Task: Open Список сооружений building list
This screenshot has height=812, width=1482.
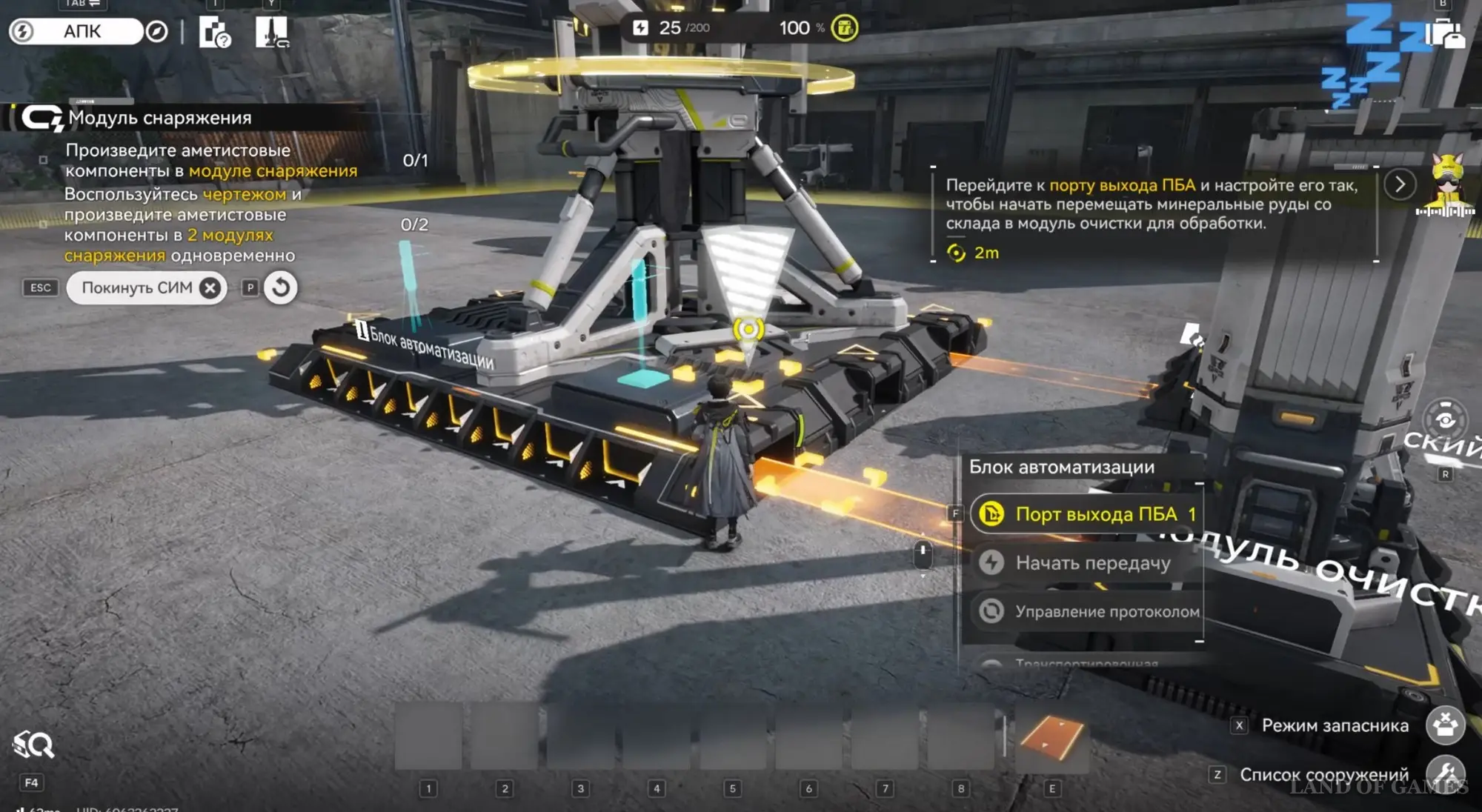Action: 1445,773
